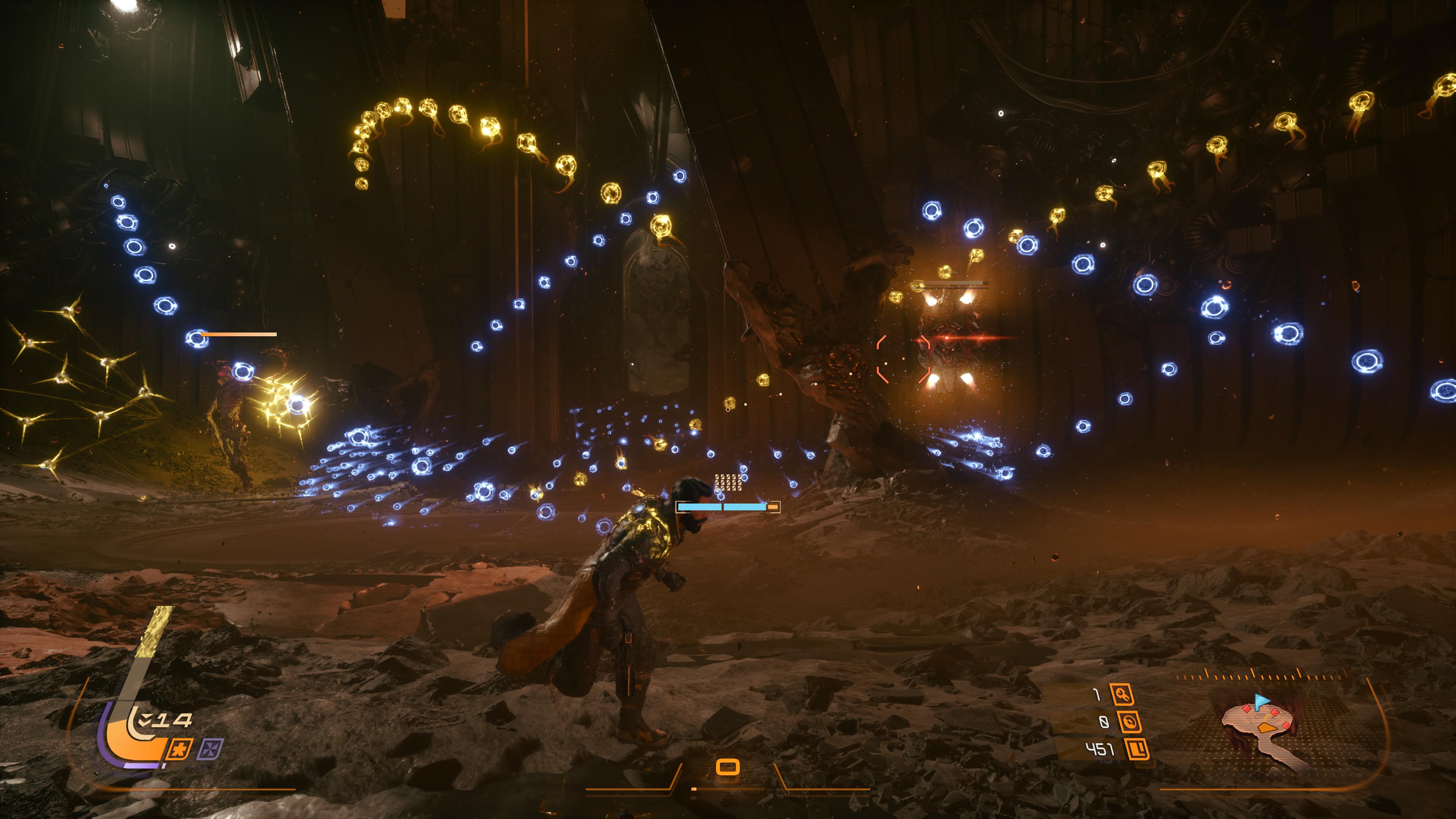The image size is (1456, 819).
Task: Click the chevron beside the proficiency number
Action: pos(145,719)
